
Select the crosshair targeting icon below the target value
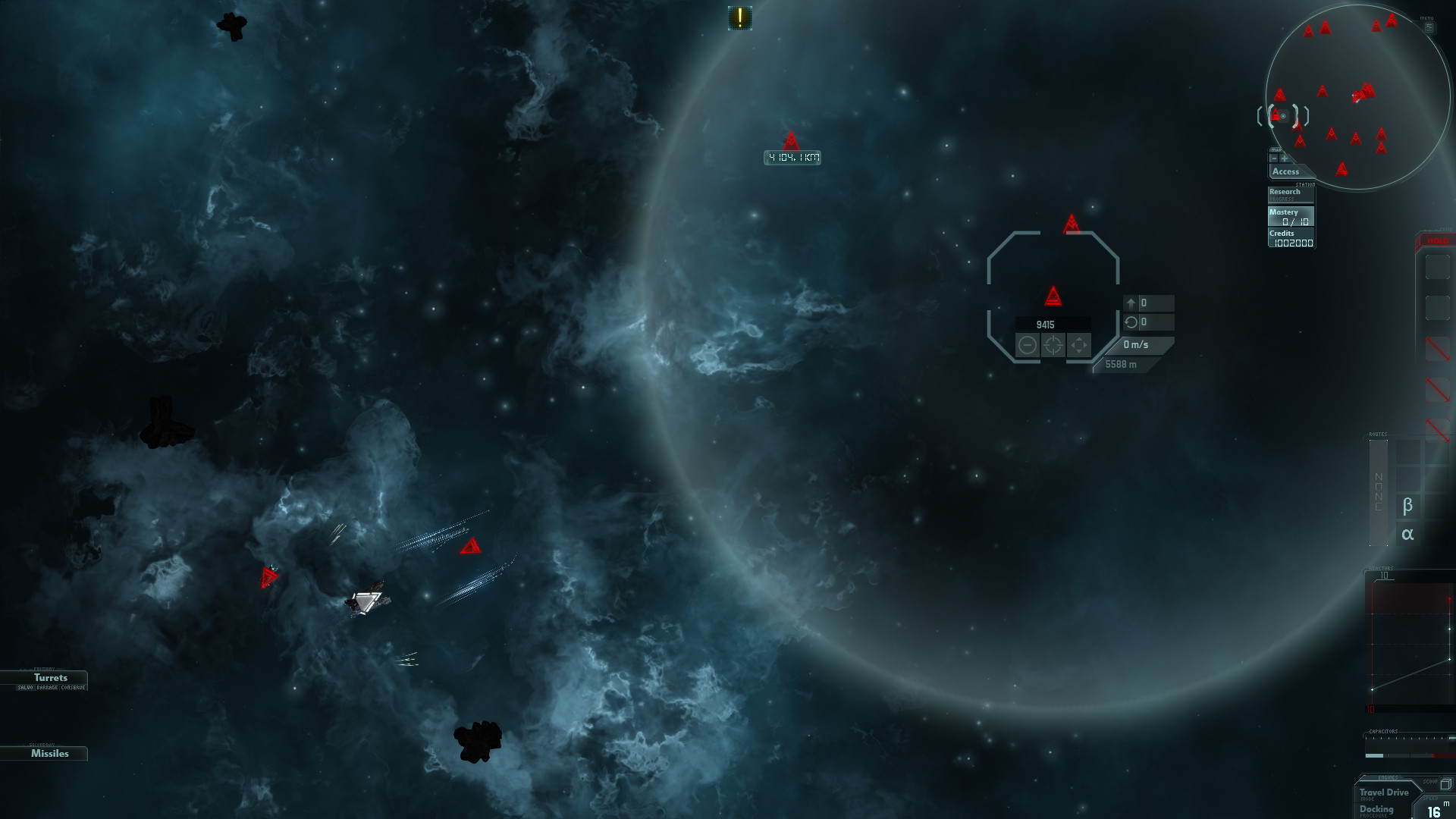(x=1053, y=346)
